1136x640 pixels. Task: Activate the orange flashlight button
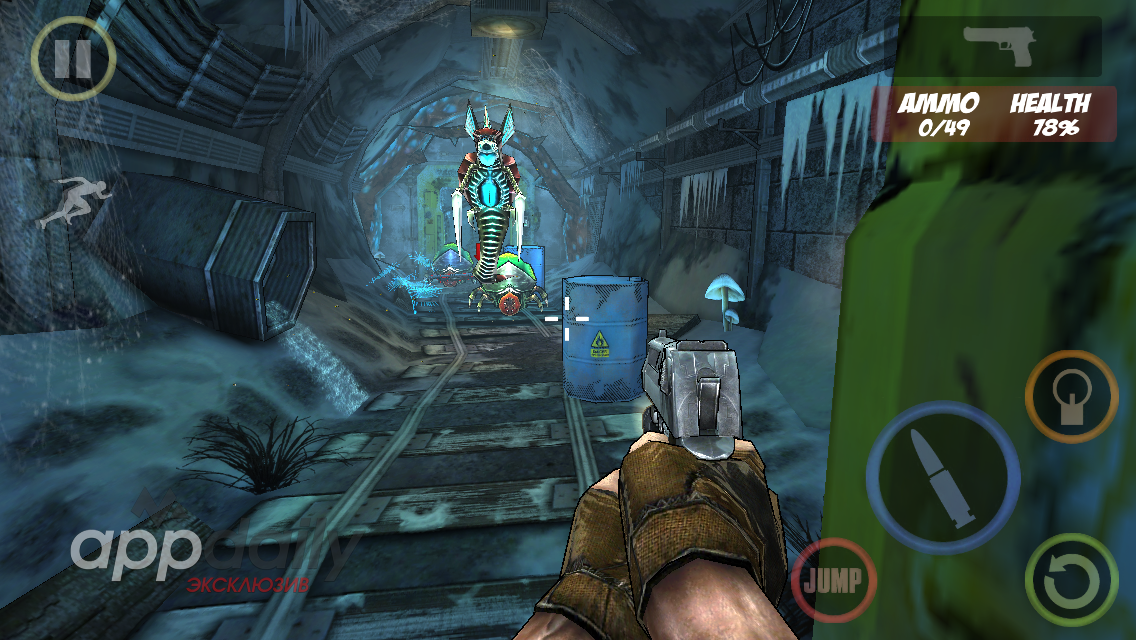click(x=1071, y=396)
